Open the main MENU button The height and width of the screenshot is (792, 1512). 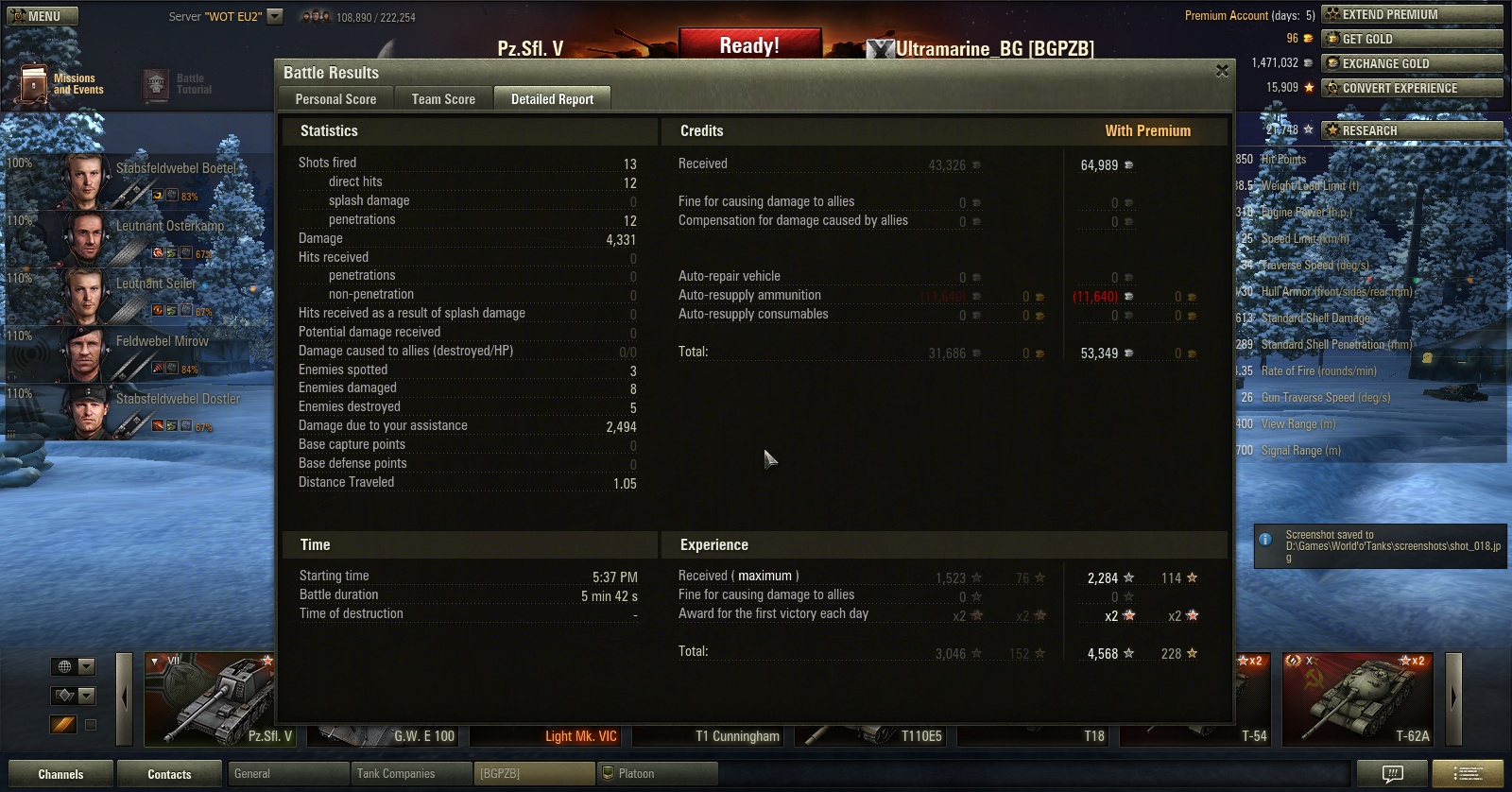(43, 16)
